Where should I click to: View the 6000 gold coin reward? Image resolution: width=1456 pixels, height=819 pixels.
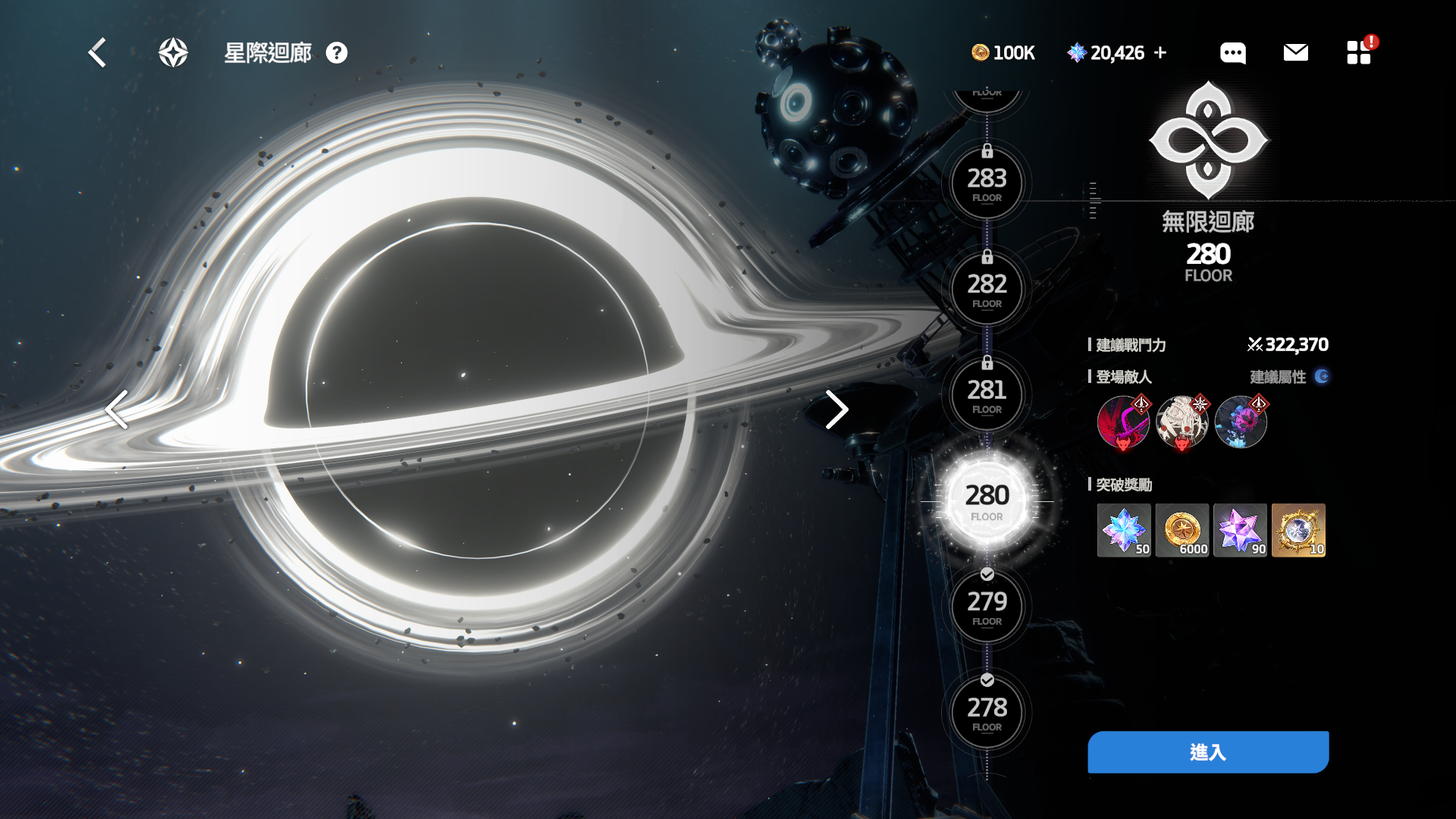(1181, 530)
